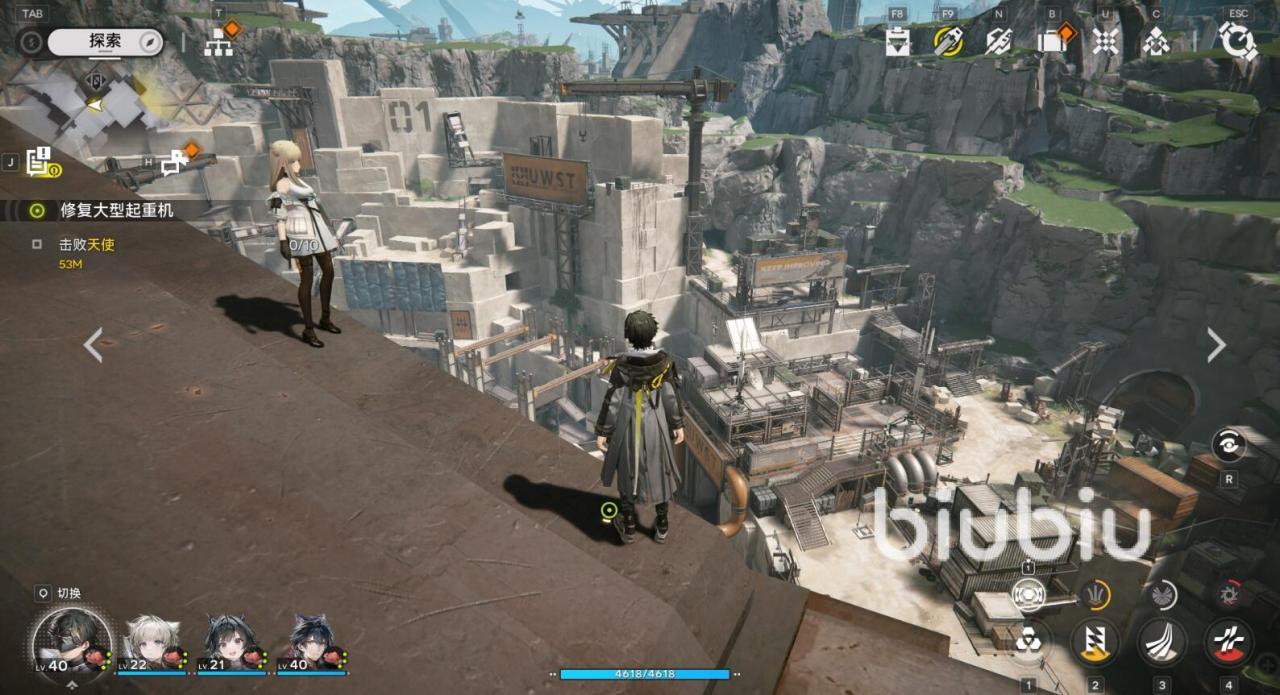The height and width of the screenshot is (695, 1280).
Task: Switch to the level 22 white-haired operator
Action: coord(151,642)
